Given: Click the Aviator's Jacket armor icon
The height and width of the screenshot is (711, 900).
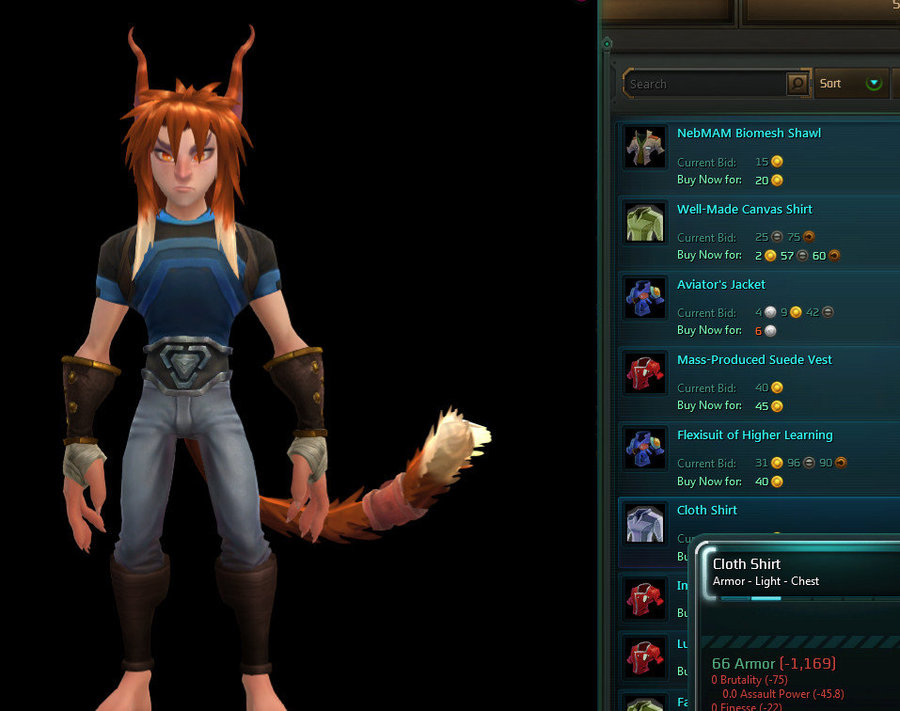Looking at the screenshot, I should click(x=645, y=298).
